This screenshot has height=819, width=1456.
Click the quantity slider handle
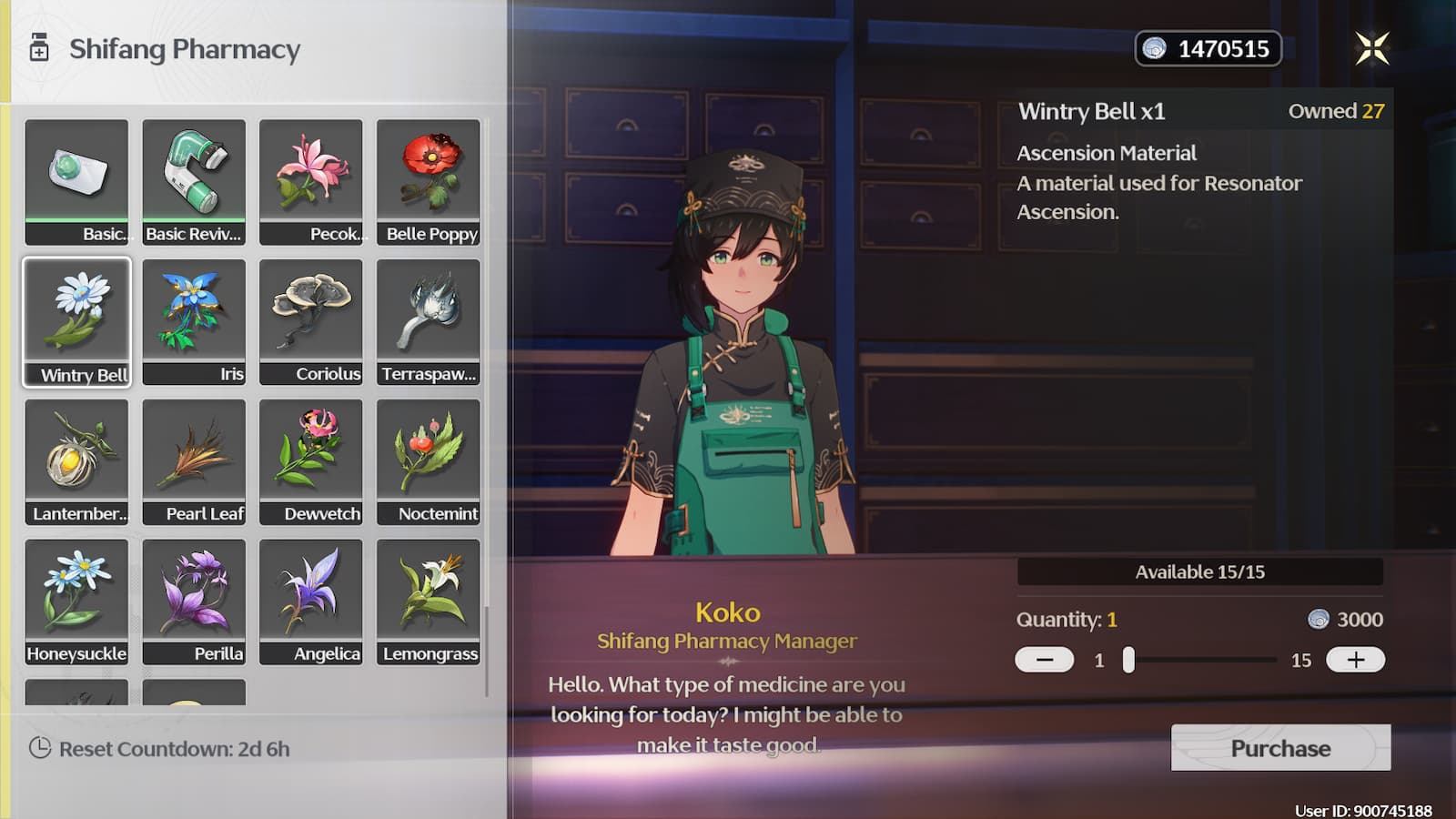pos(1128,660)
